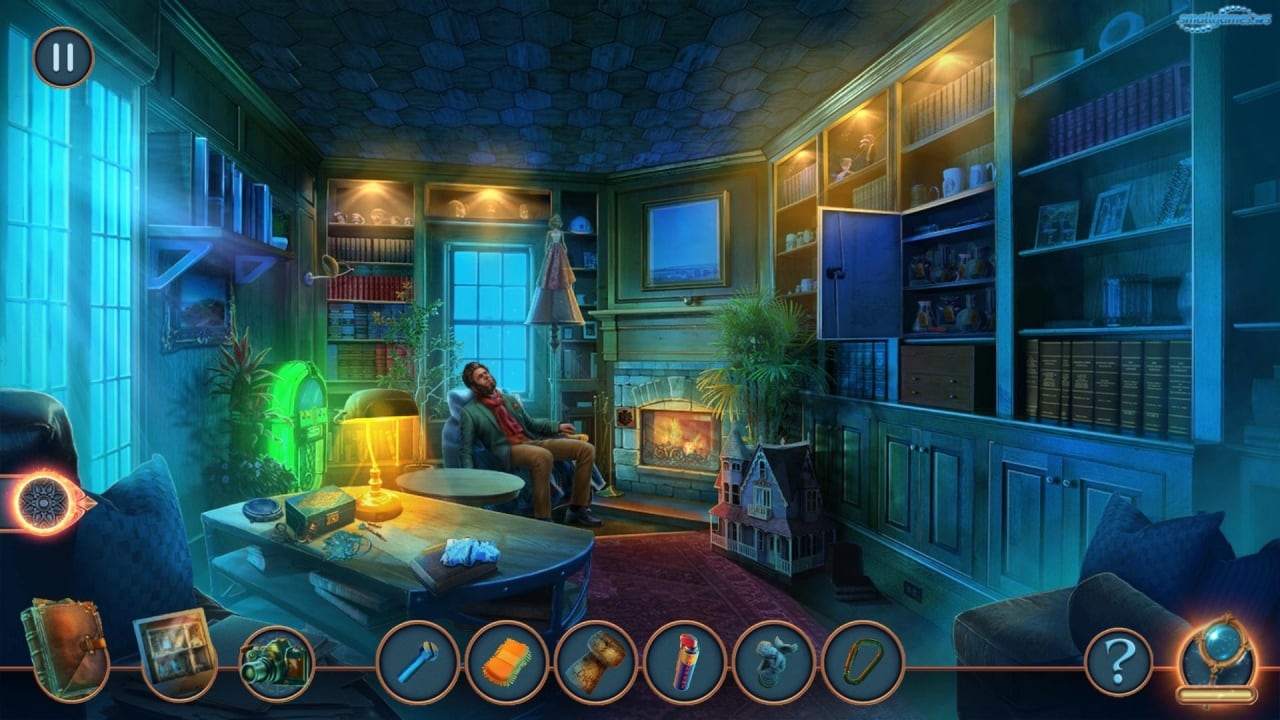Pause the game with the pause button
Image resolution: width=1280 pixels, height=720 pixels.
tap(63, 57)
